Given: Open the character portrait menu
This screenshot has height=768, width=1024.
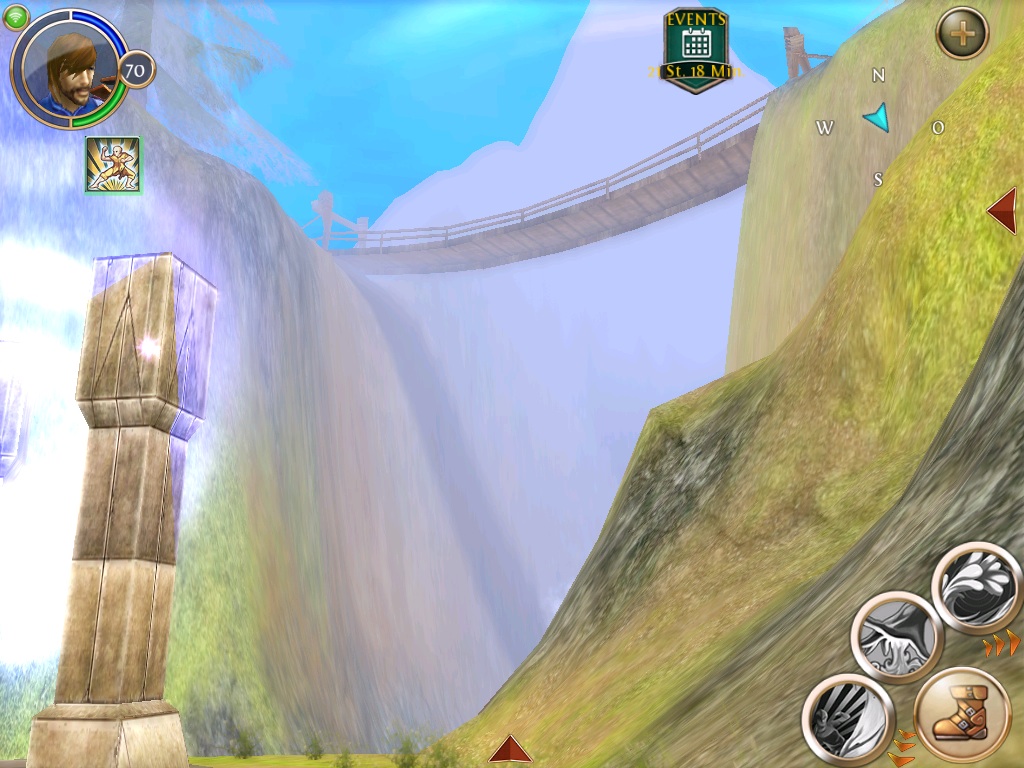Looking at the screenshot, I should click(68, 68).
